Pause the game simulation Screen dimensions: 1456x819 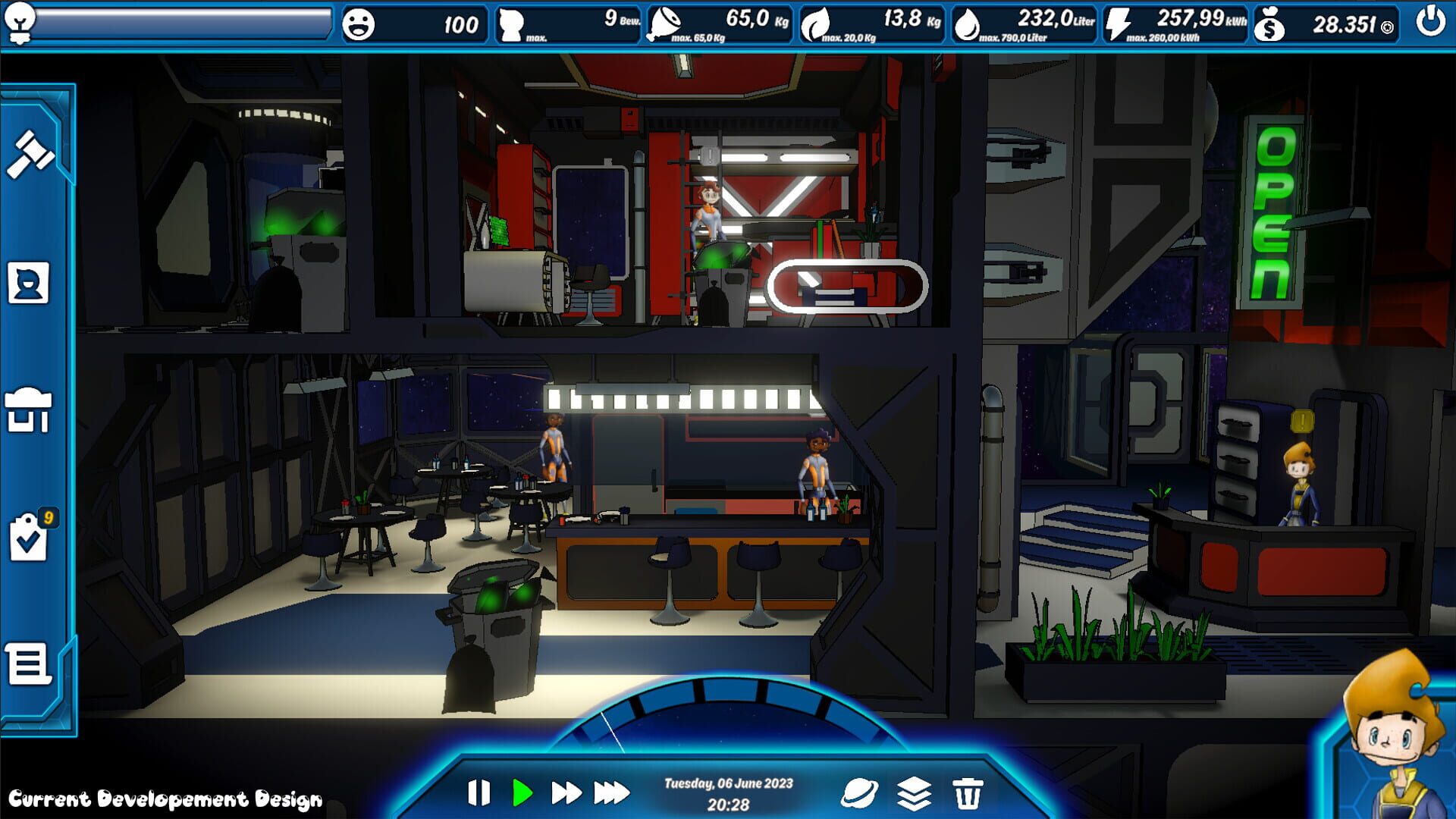pos(479,793)
